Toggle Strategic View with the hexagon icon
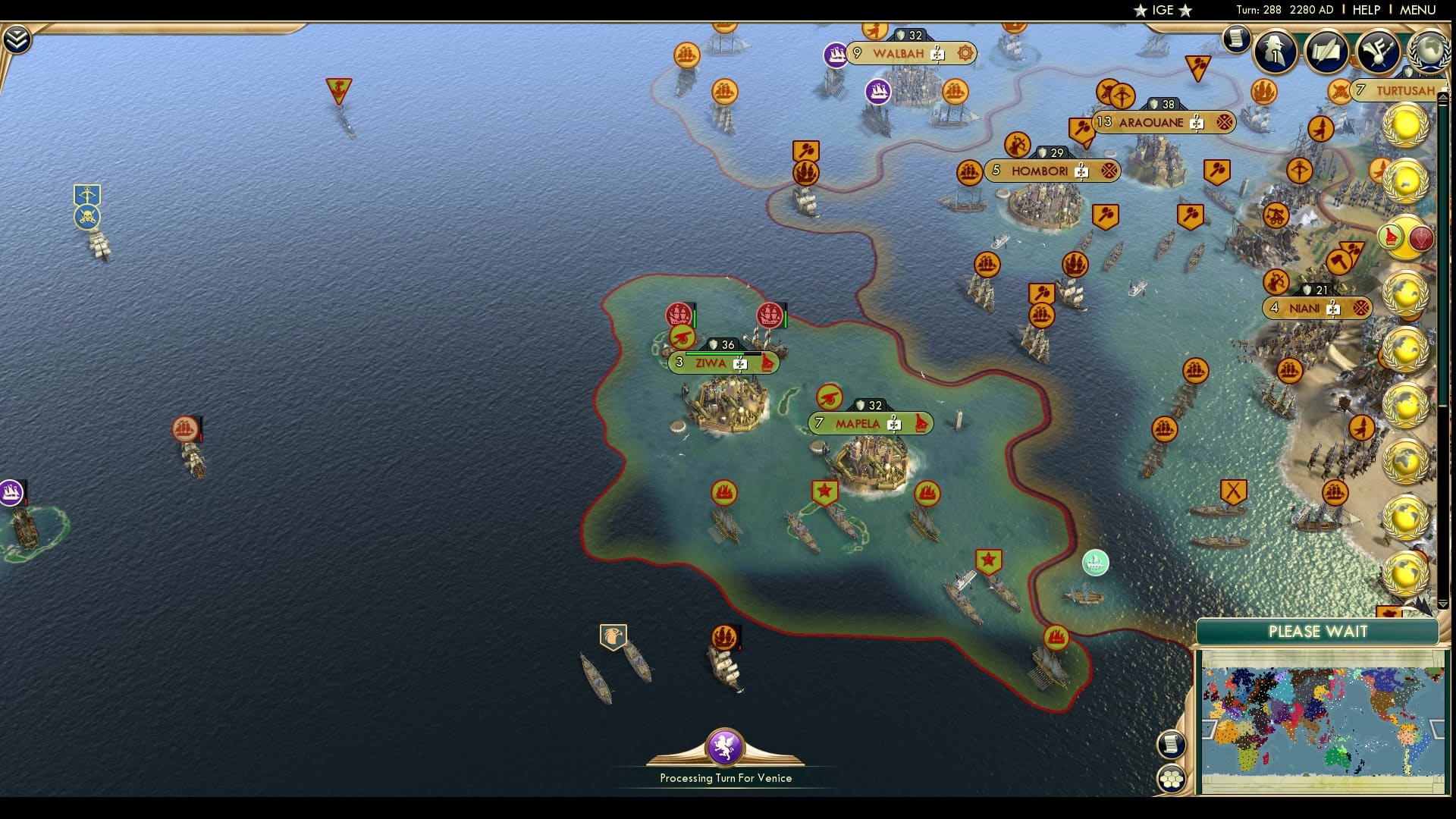This screenshot has height=819, width=1456. (x=1173, y=779)
